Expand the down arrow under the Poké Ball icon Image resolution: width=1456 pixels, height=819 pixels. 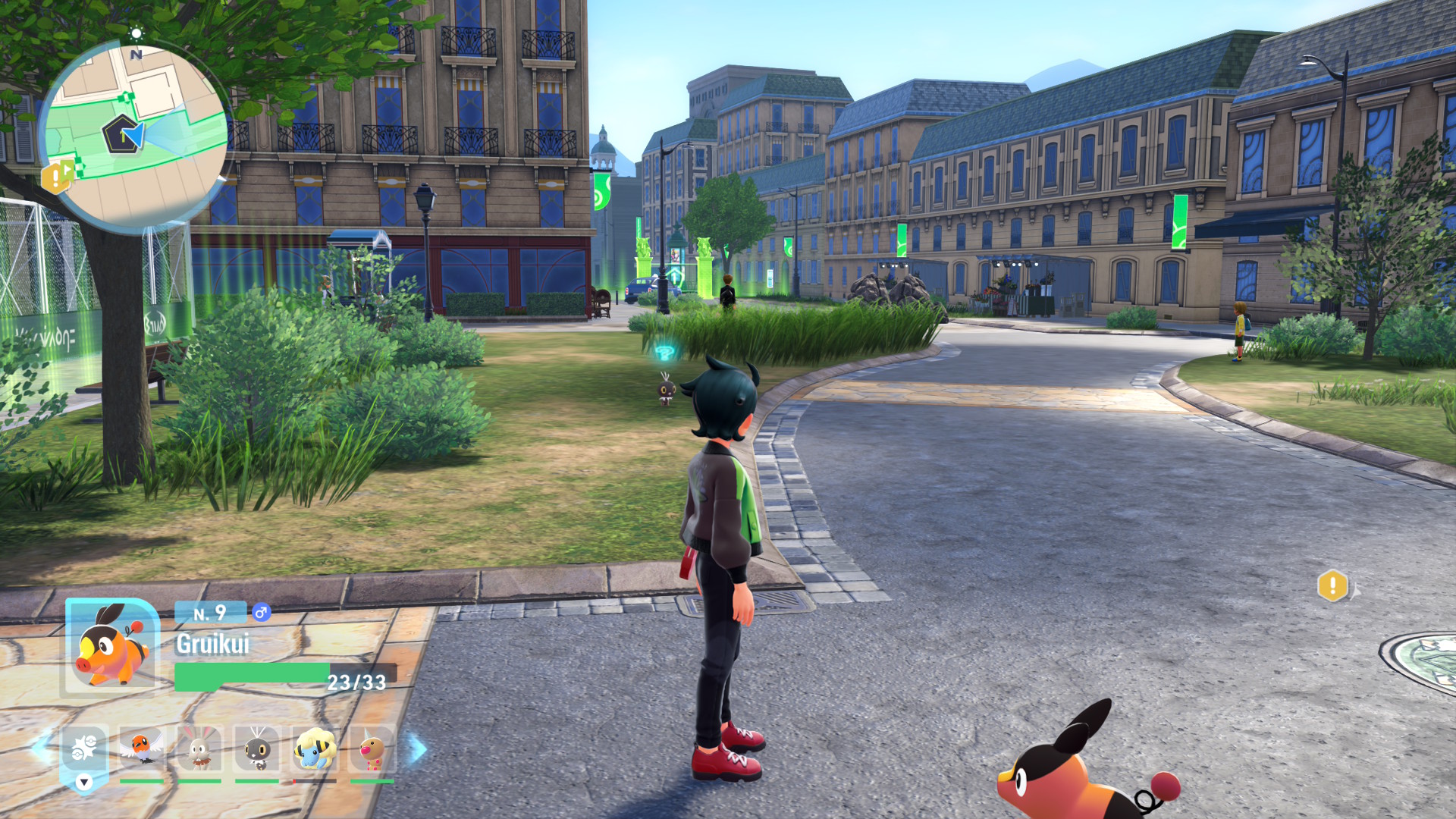tap(84, 782)
